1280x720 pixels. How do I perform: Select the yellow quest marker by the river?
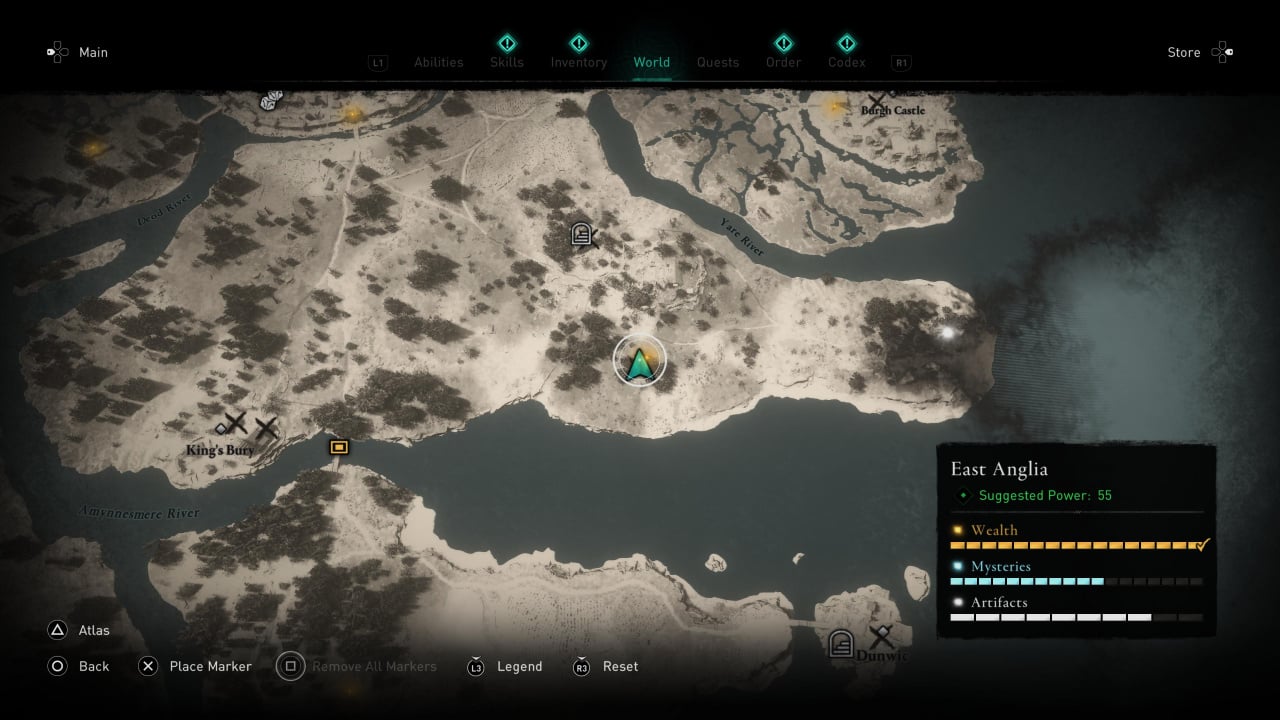click(x=339, y=447)
